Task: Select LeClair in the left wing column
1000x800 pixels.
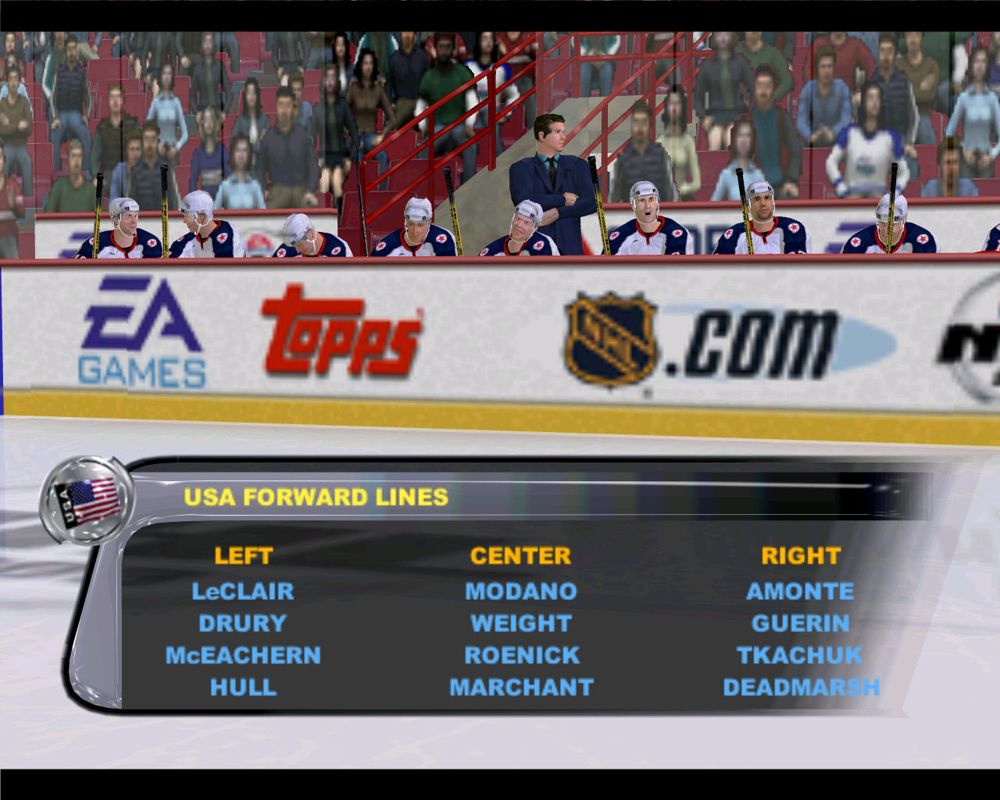Action: [243, 591]
